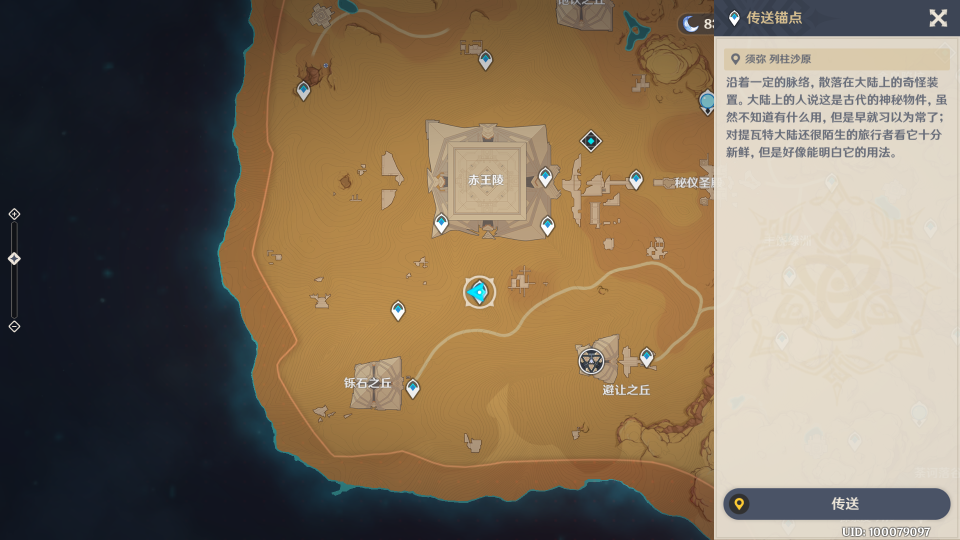Pick the waypoint immediately right of the 赤王陵 label

click(545, 177)
